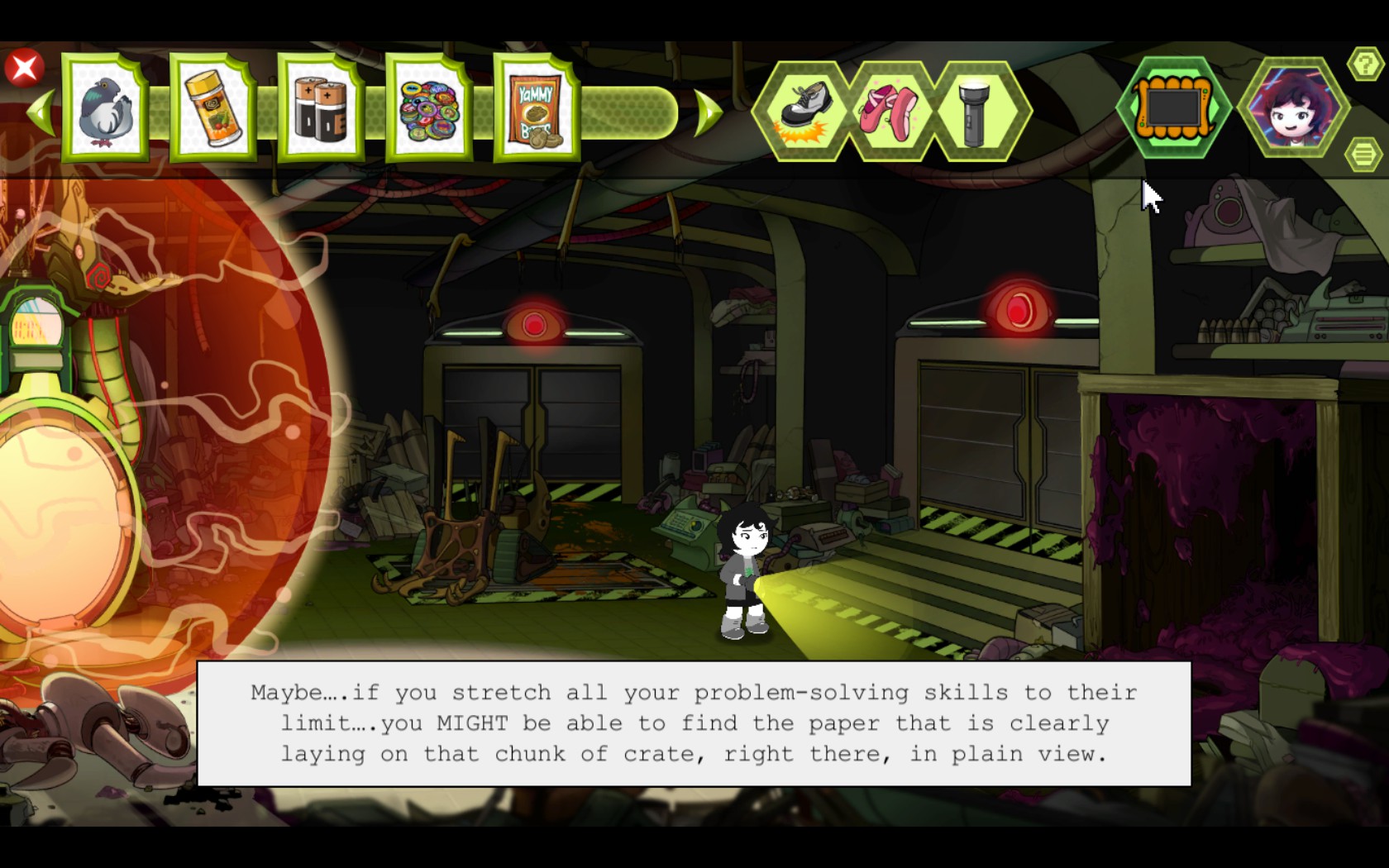Screen dimensions: 1389x868
Task: Select the colorful bottle caps item
Action: (428, 109)
